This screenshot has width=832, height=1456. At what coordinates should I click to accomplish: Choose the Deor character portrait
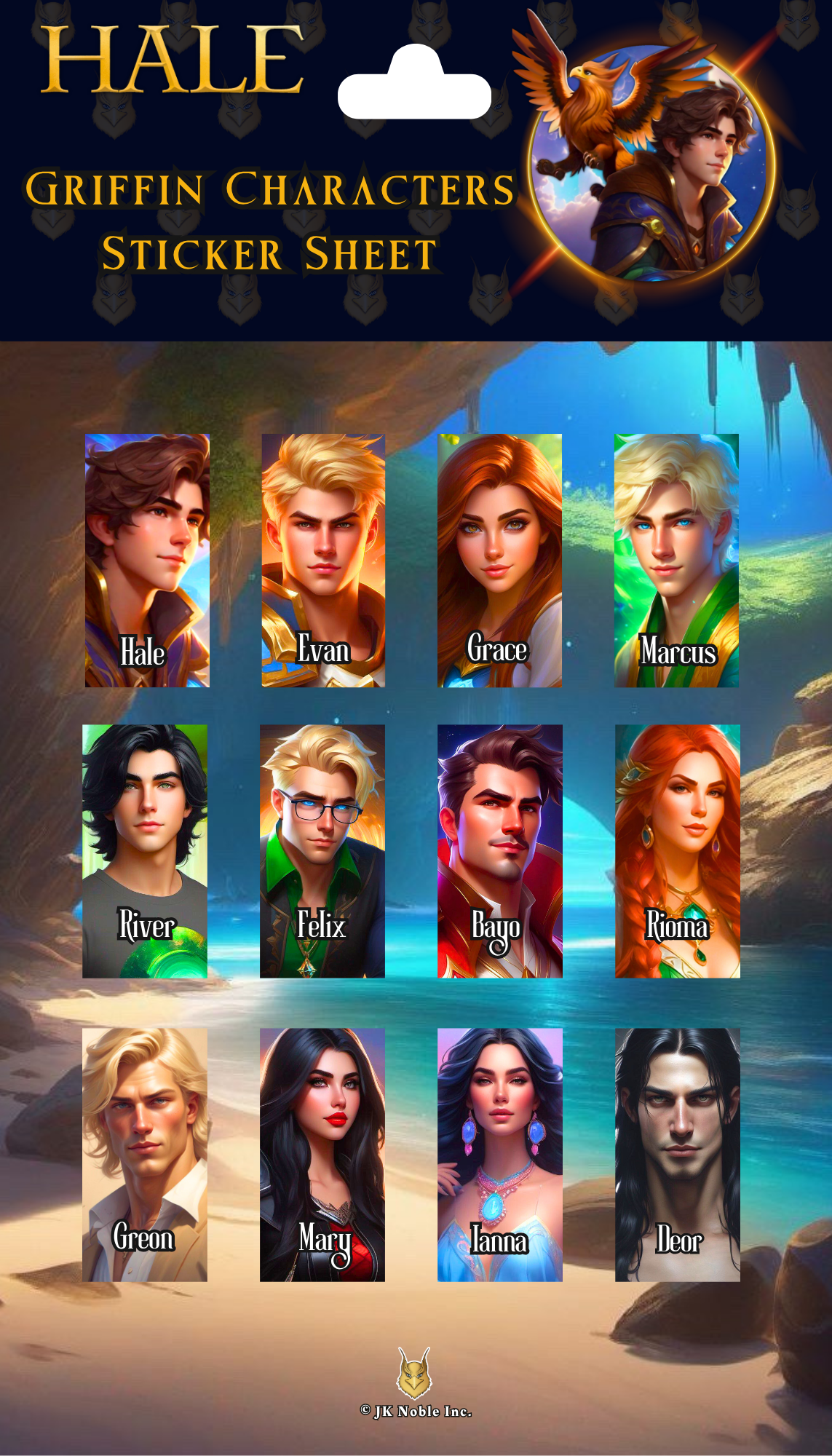(677, 1155)
